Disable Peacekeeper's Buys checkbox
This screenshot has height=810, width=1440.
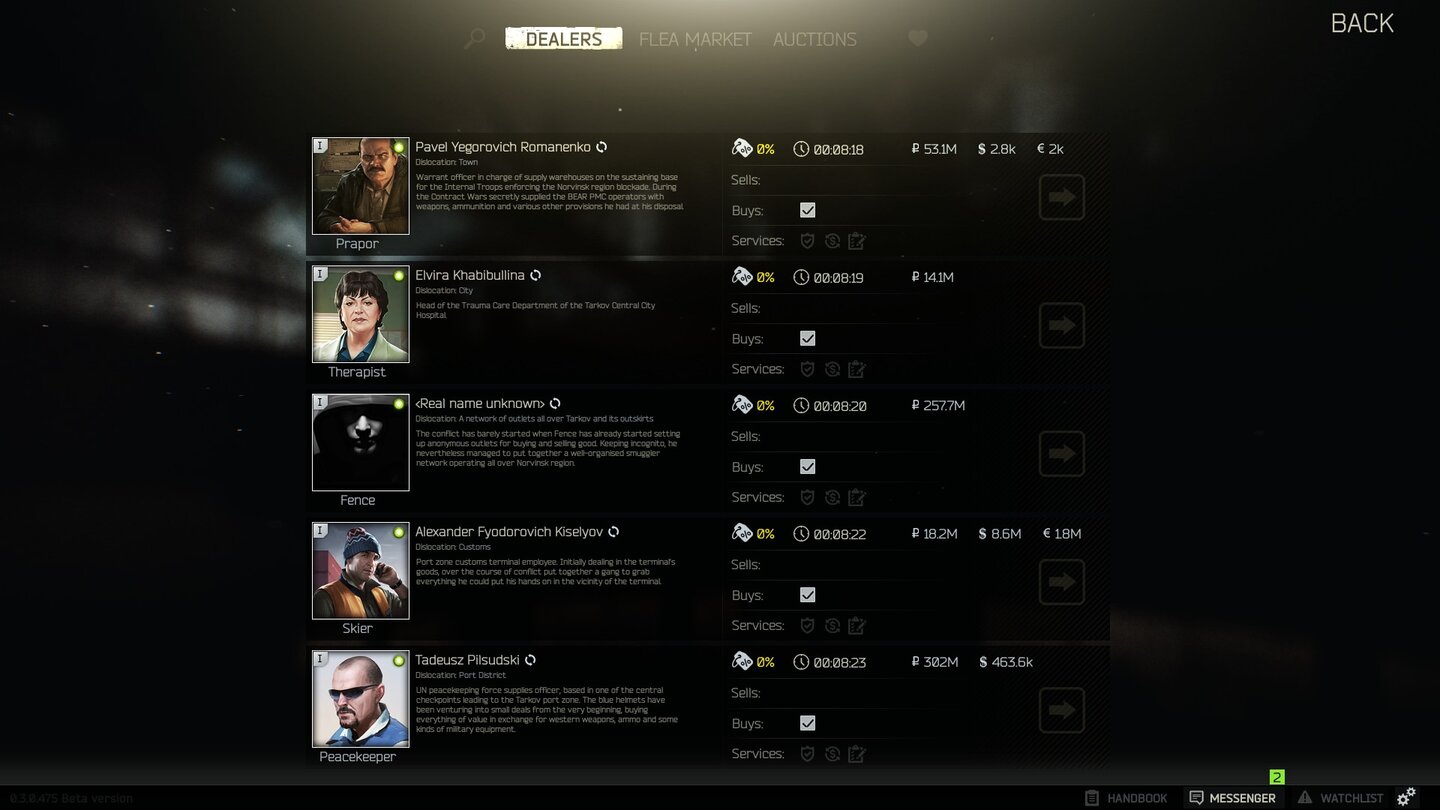tap(807, 723)
